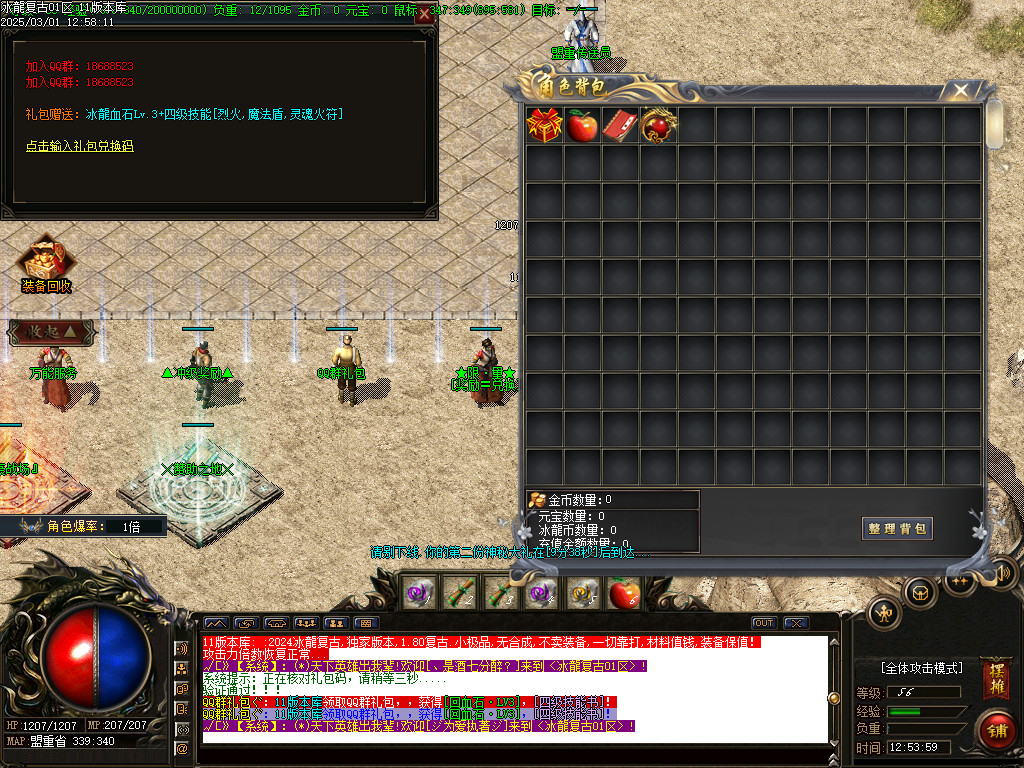Toggle the sound speaker icon
The height and width of the screenshot is (768, 1024).
click(1003, 572)
